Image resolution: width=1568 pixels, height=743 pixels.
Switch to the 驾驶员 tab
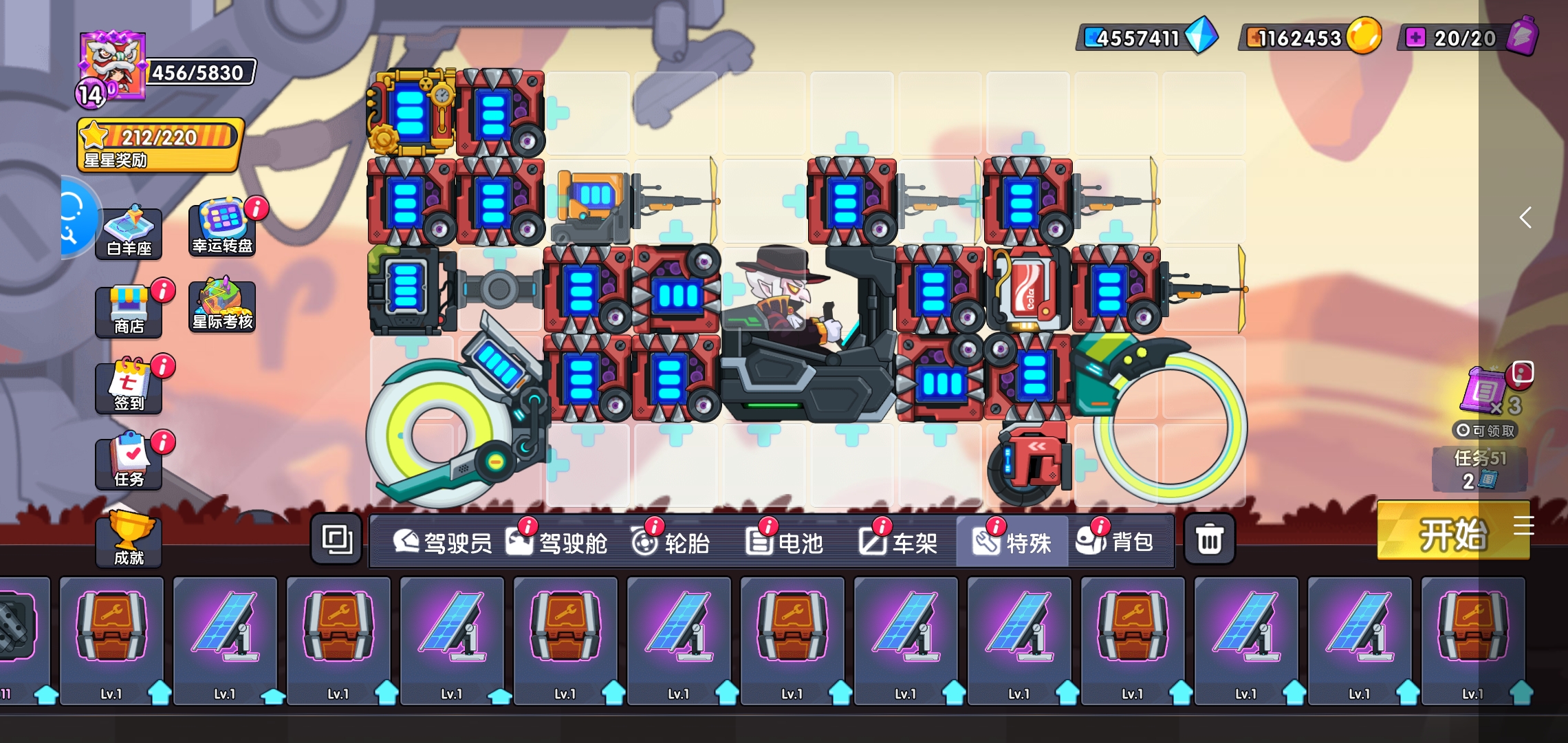pyautogui.click(x=442, y=543)
